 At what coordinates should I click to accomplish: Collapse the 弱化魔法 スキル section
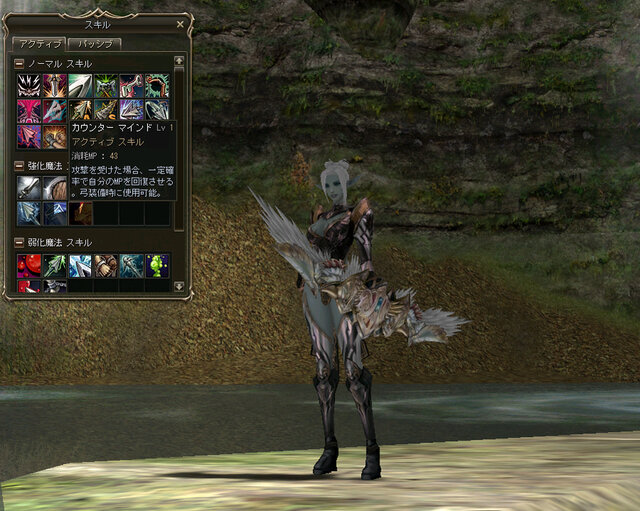[19, 243]
